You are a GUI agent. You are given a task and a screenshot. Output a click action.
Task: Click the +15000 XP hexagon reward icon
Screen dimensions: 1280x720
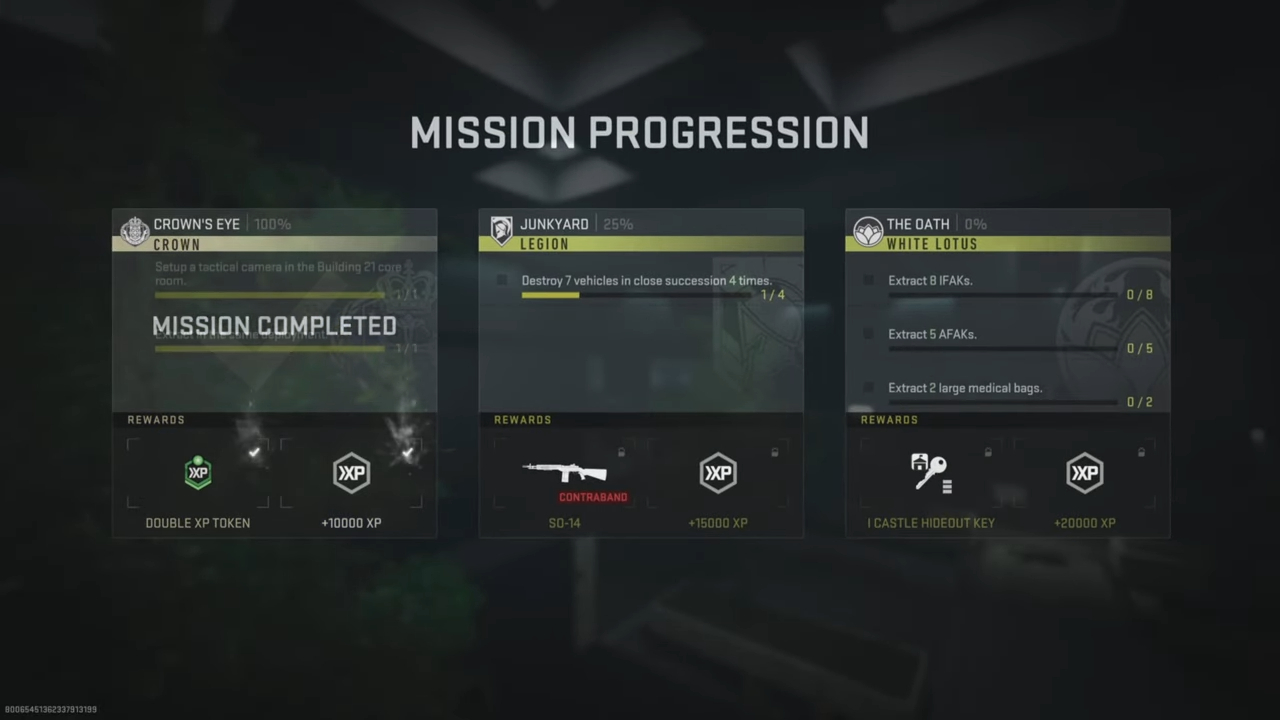coord(717,472)
